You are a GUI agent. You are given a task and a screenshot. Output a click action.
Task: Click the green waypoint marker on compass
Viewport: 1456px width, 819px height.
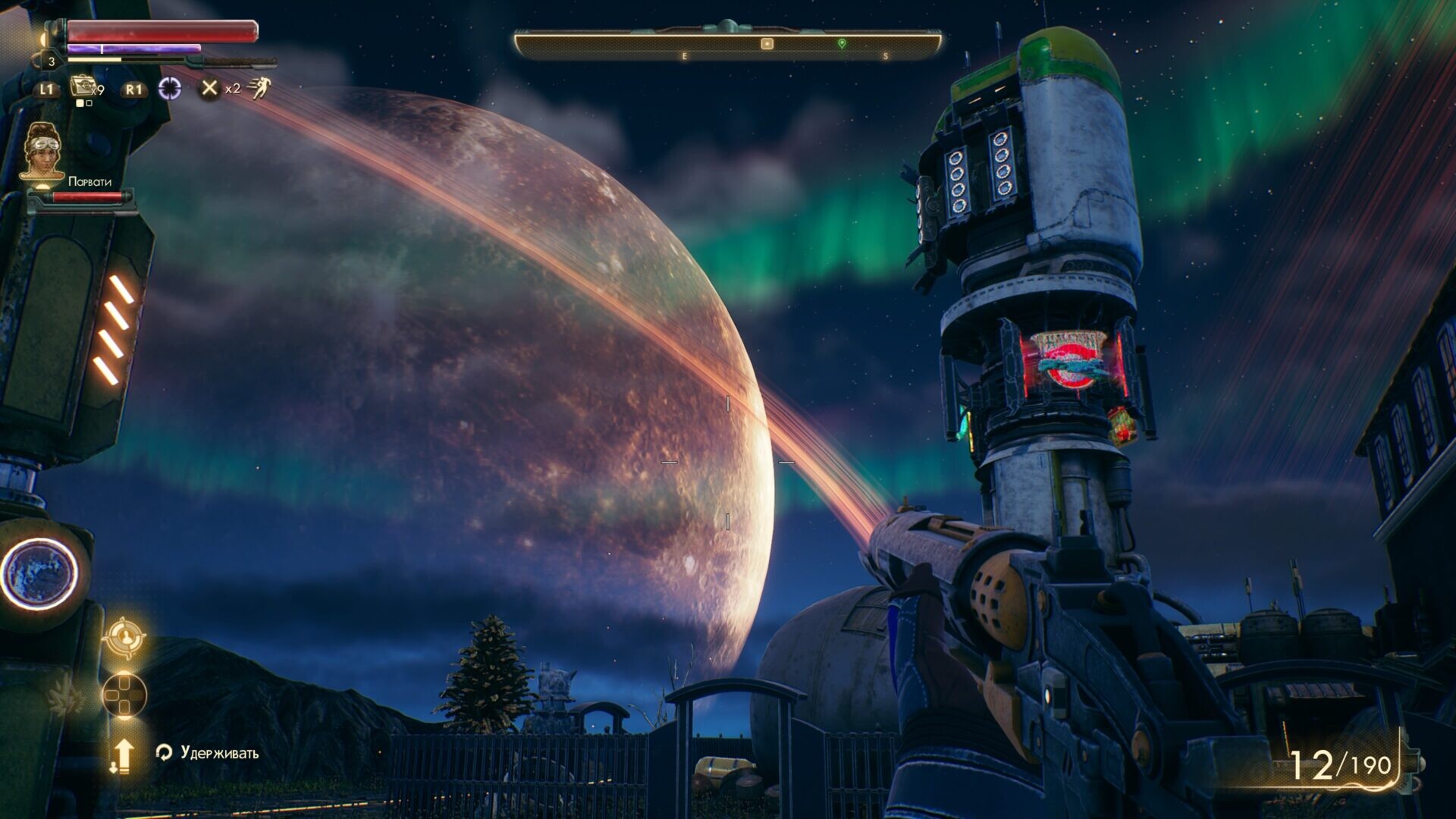point(842,44)
